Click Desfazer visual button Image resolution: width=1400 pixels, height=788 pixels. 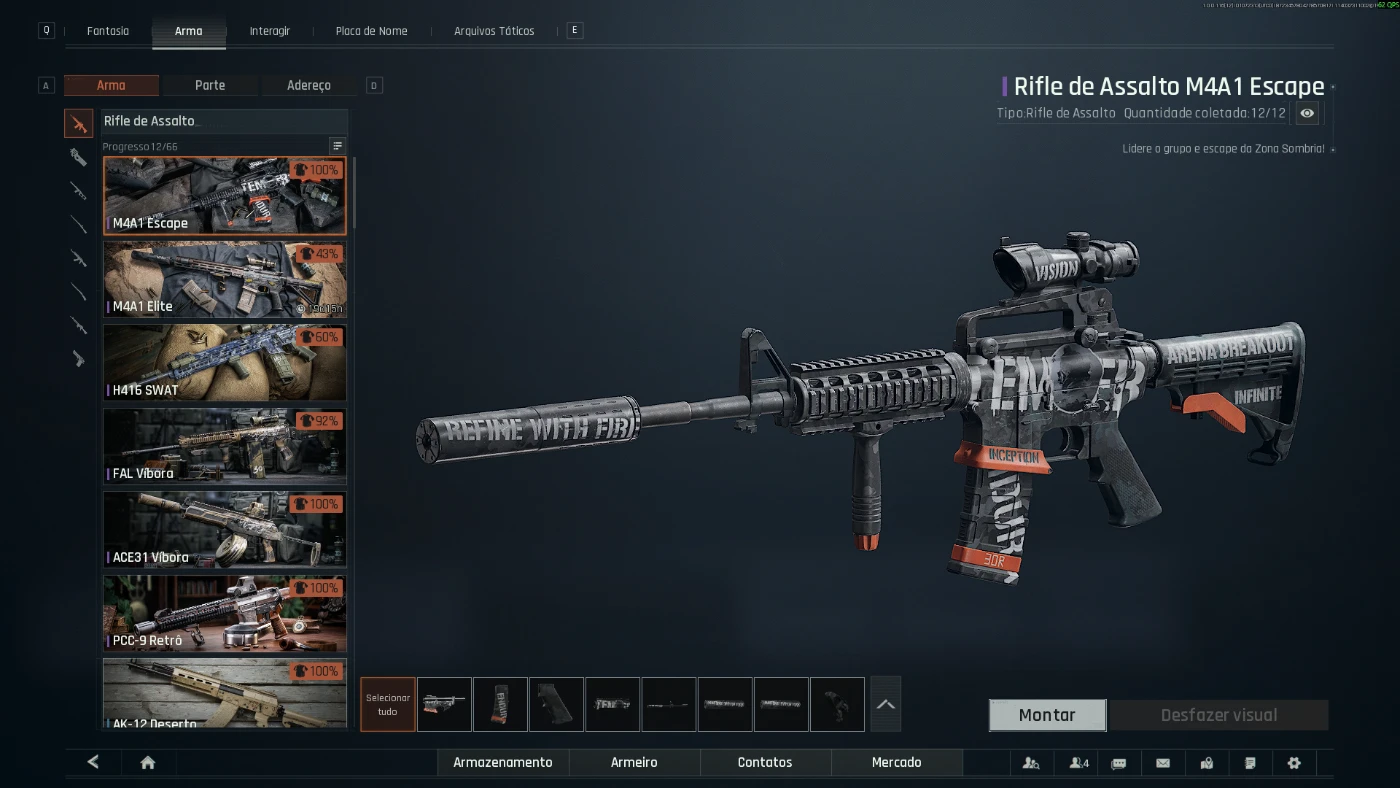[1218, 715]
